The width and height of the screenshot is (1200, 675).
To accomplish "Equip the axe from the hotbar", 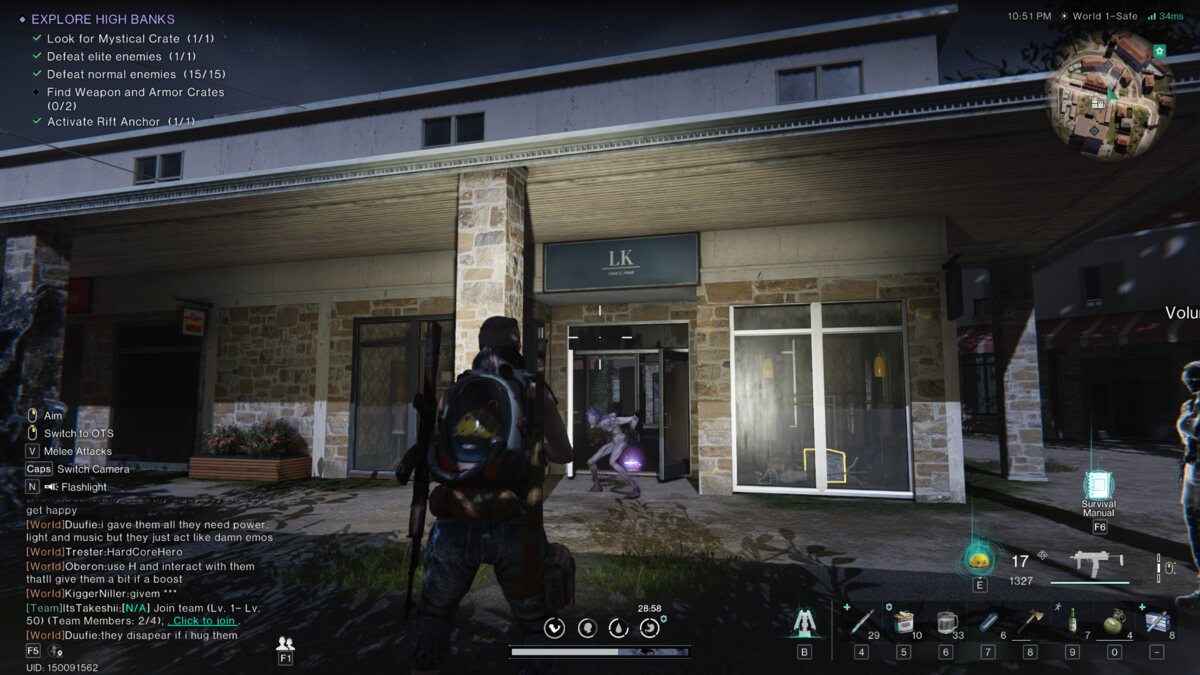I will coord(1030,622).
